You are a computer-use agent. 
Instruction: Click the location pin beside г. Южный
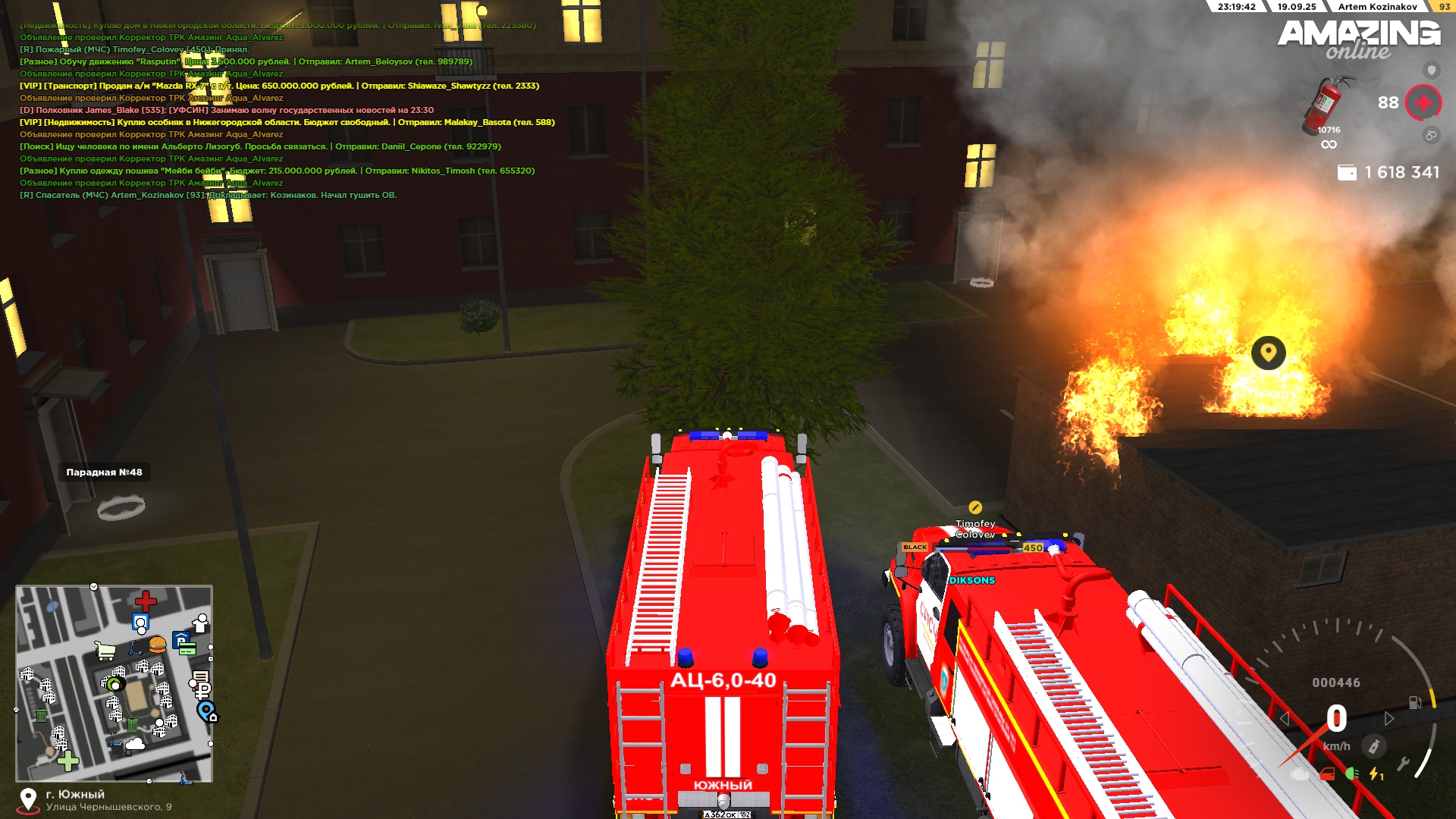(28, 800)
